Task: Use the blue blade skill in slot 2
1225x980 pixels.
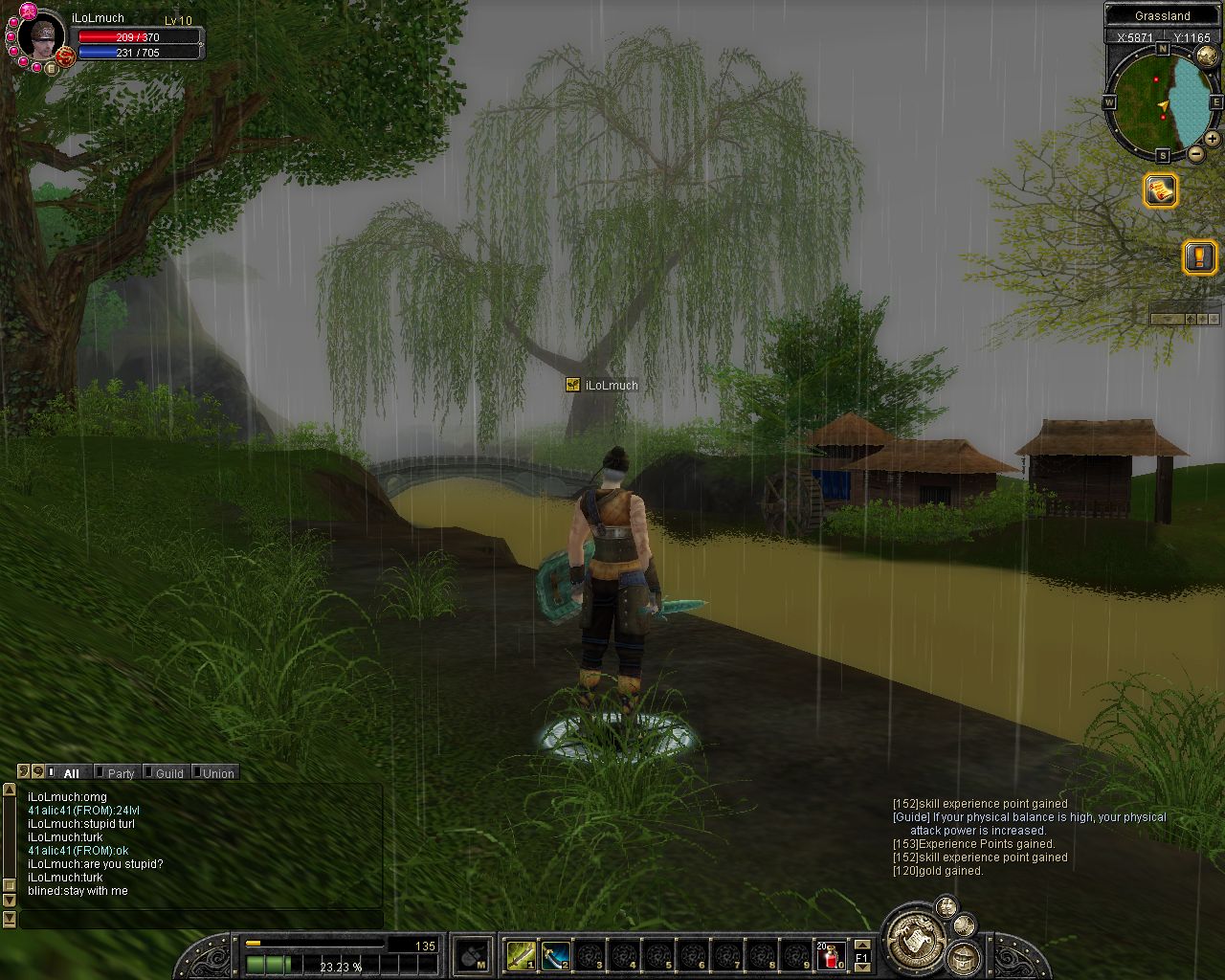Action: [555, 954]
